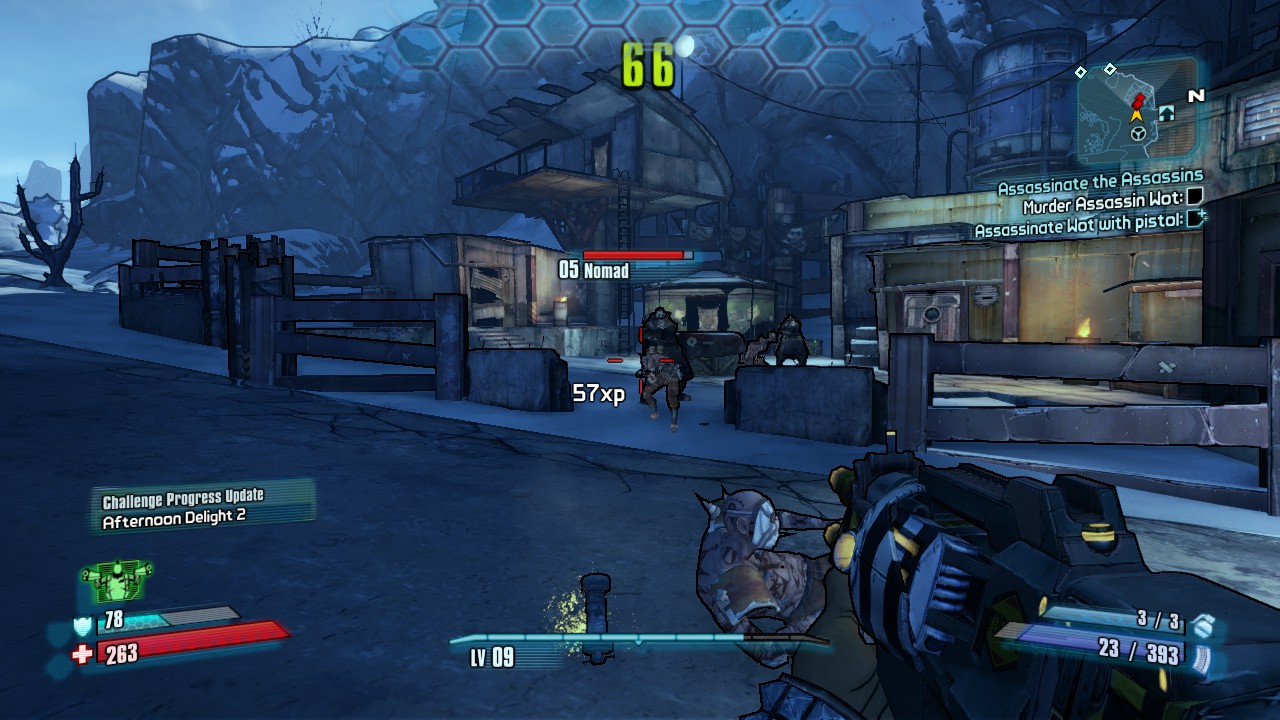1280x720 pixels.
Task: Toggle the white diamond marker above the minimap
Action: coord(1110,70)
